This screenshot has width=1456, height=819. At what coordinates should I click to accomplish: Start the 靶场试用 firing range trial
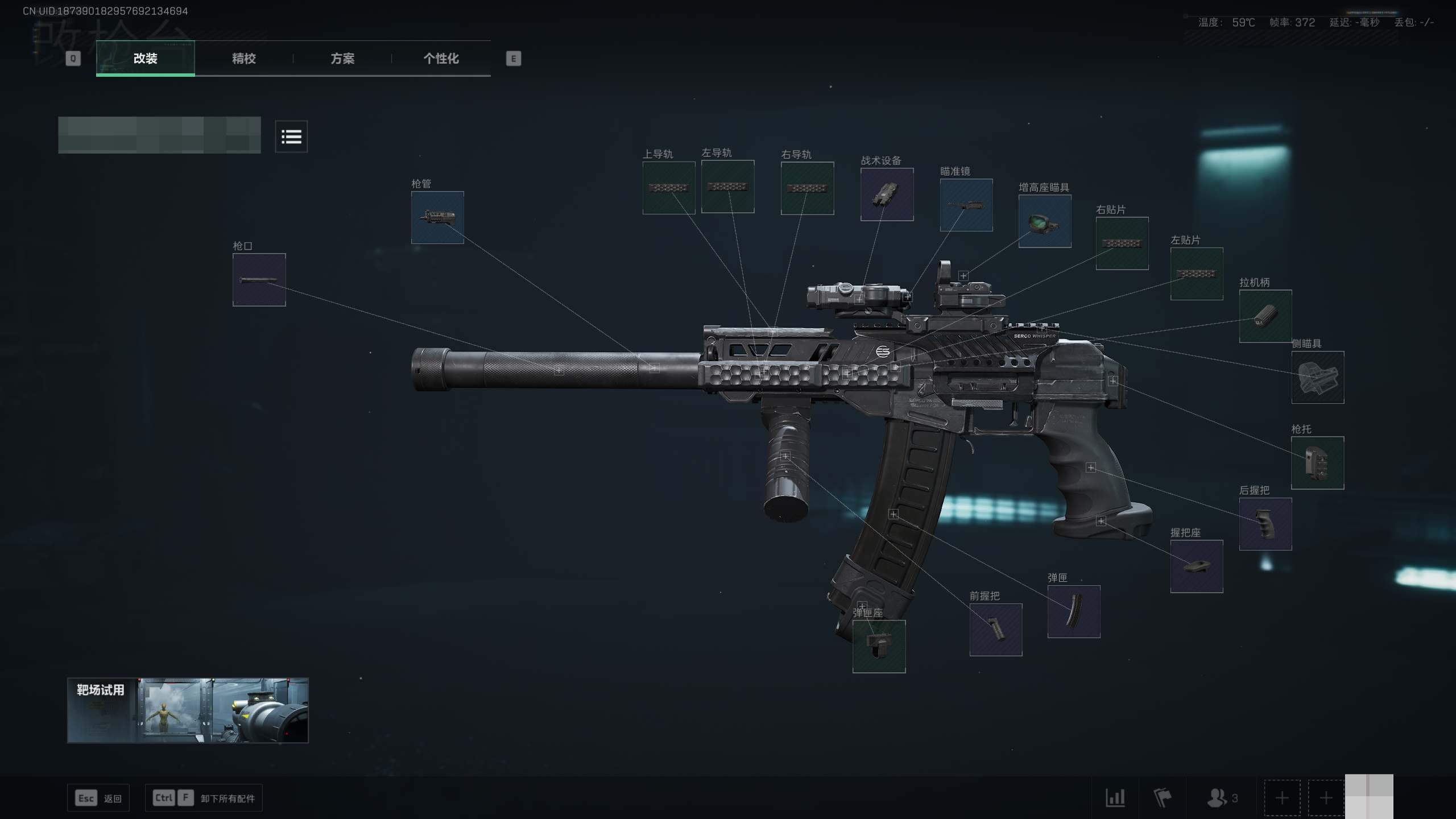point(188,710)
